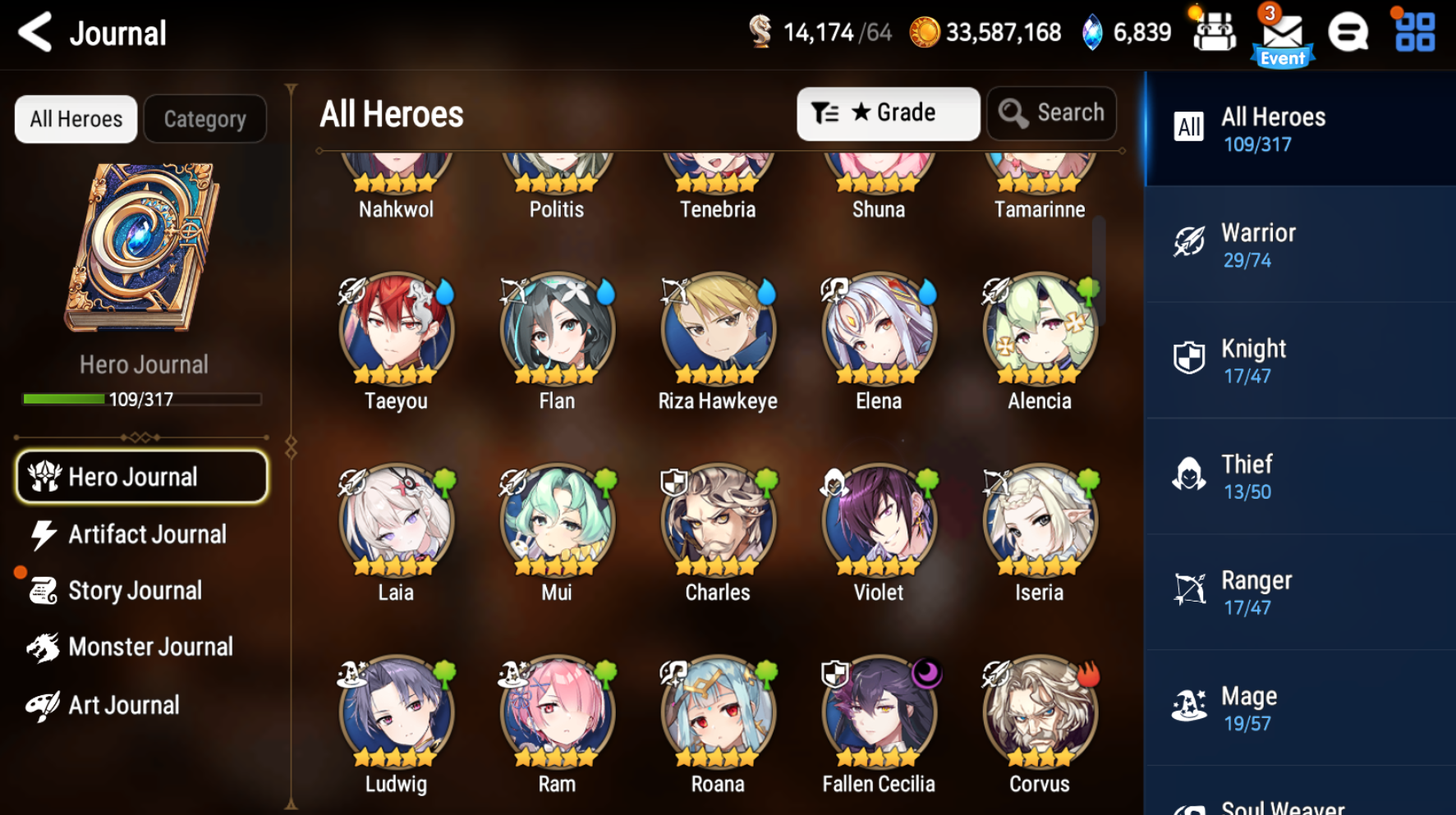Select the Thief class filter
This screenshot has width=1456, height=815.
point(1298,475)
